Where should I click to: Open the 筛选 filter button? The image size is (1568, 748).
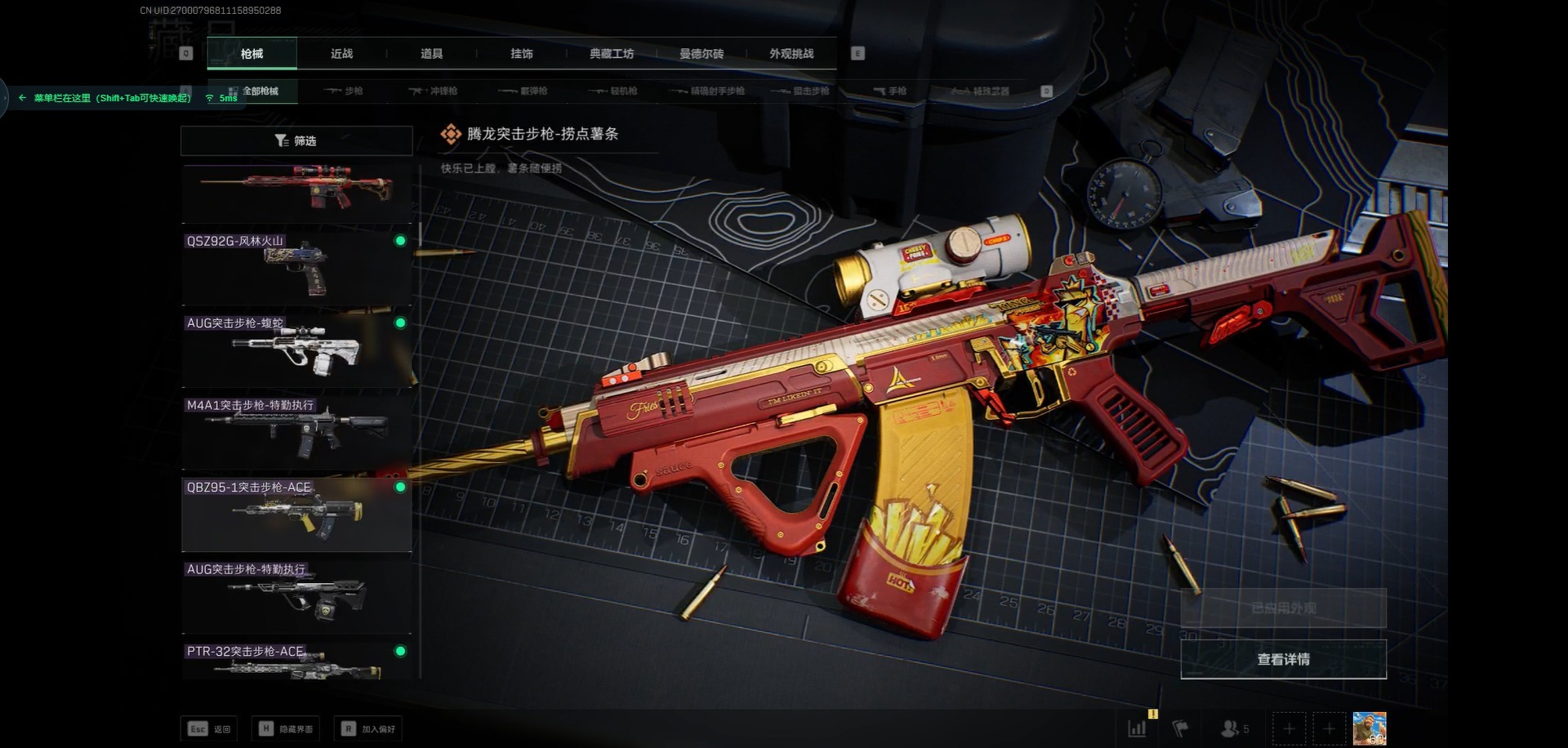click(296, 140)
